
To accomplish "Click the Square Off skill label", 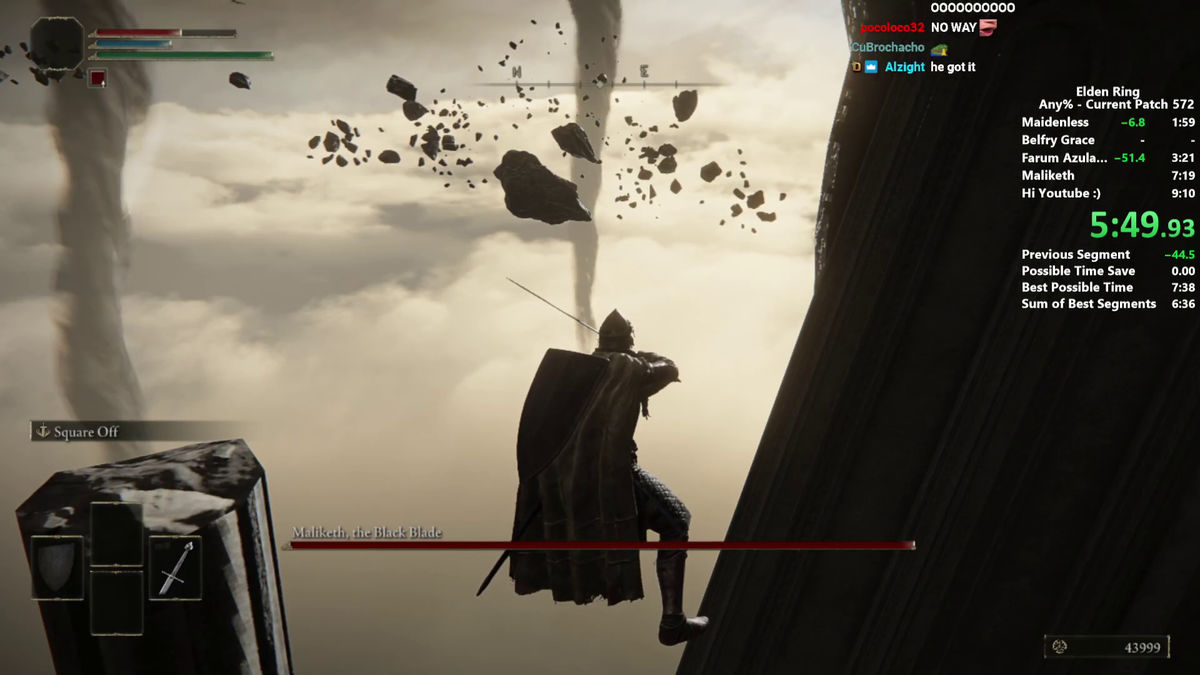I will coord(86,432).
